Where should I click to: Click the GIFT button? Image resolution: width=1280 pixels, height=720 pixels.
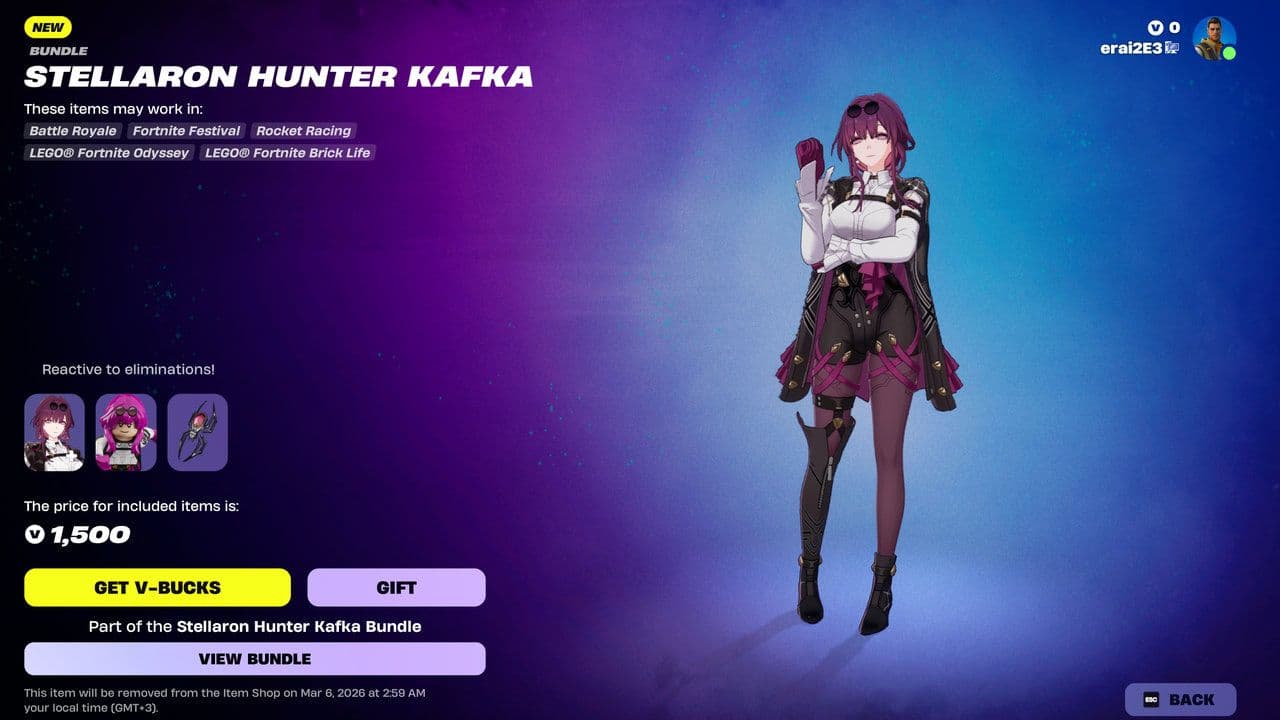coord(397,587)
